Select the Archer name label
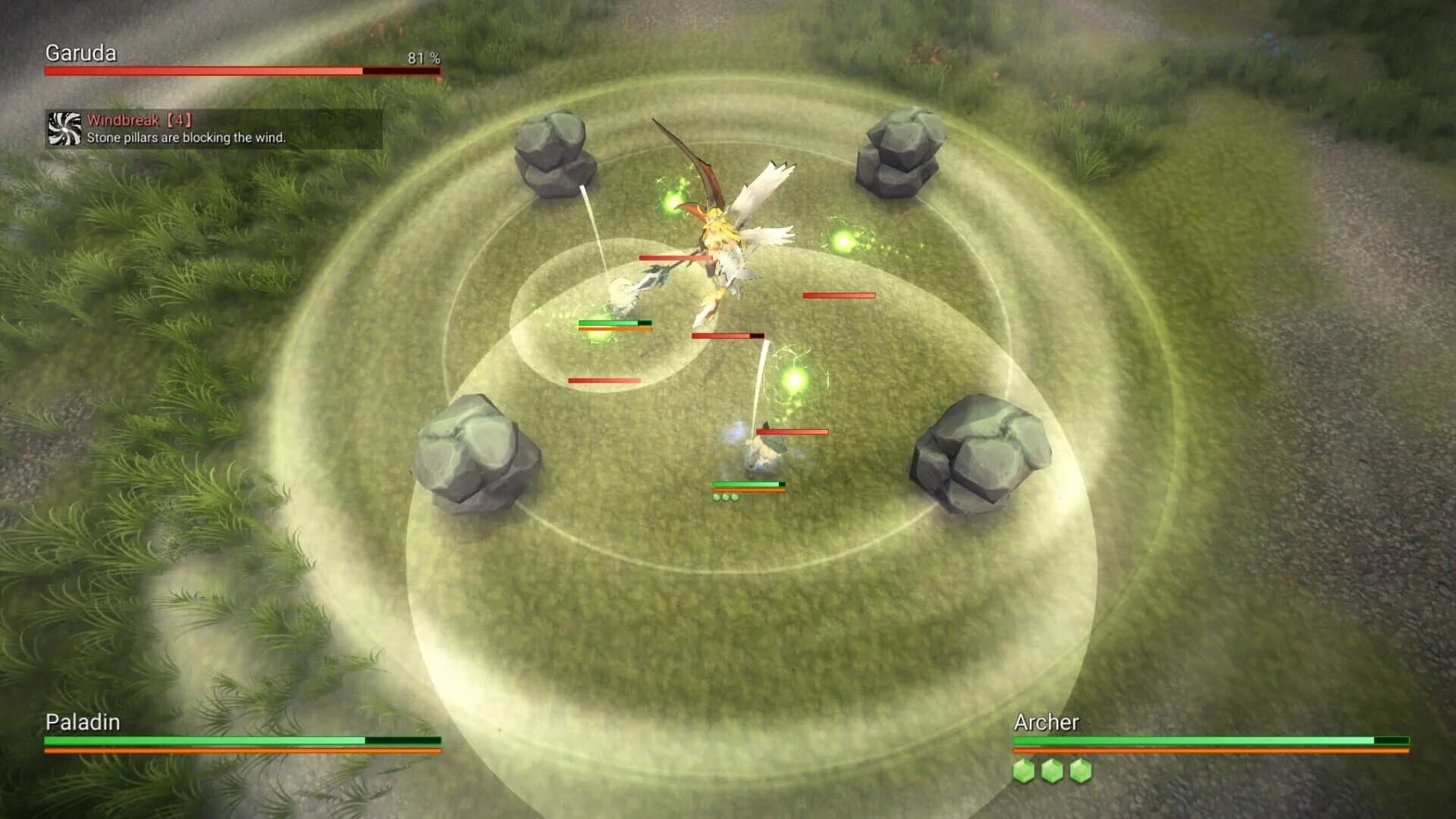 click(x=1044, y=723)
